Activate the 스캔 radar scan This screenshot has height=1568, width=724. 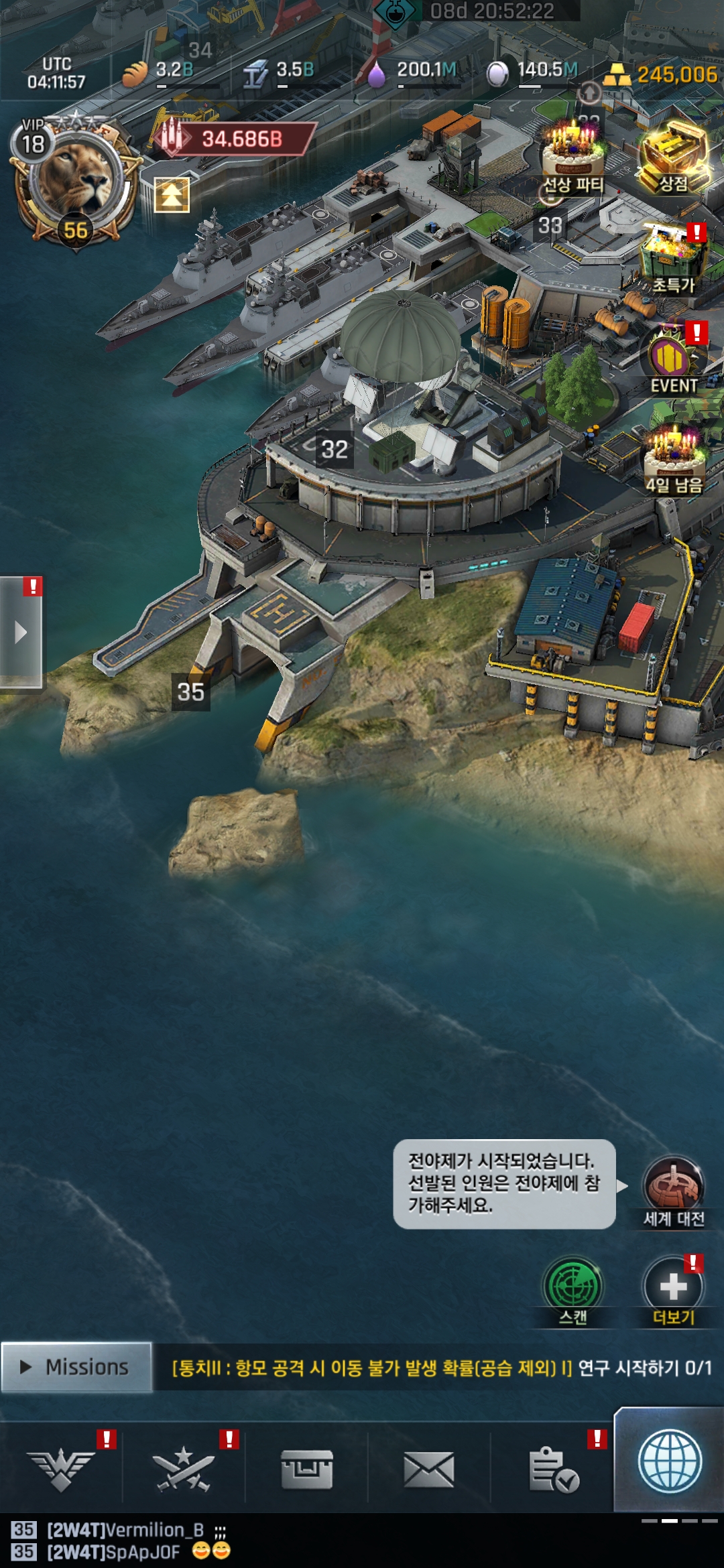[572, 1289]
